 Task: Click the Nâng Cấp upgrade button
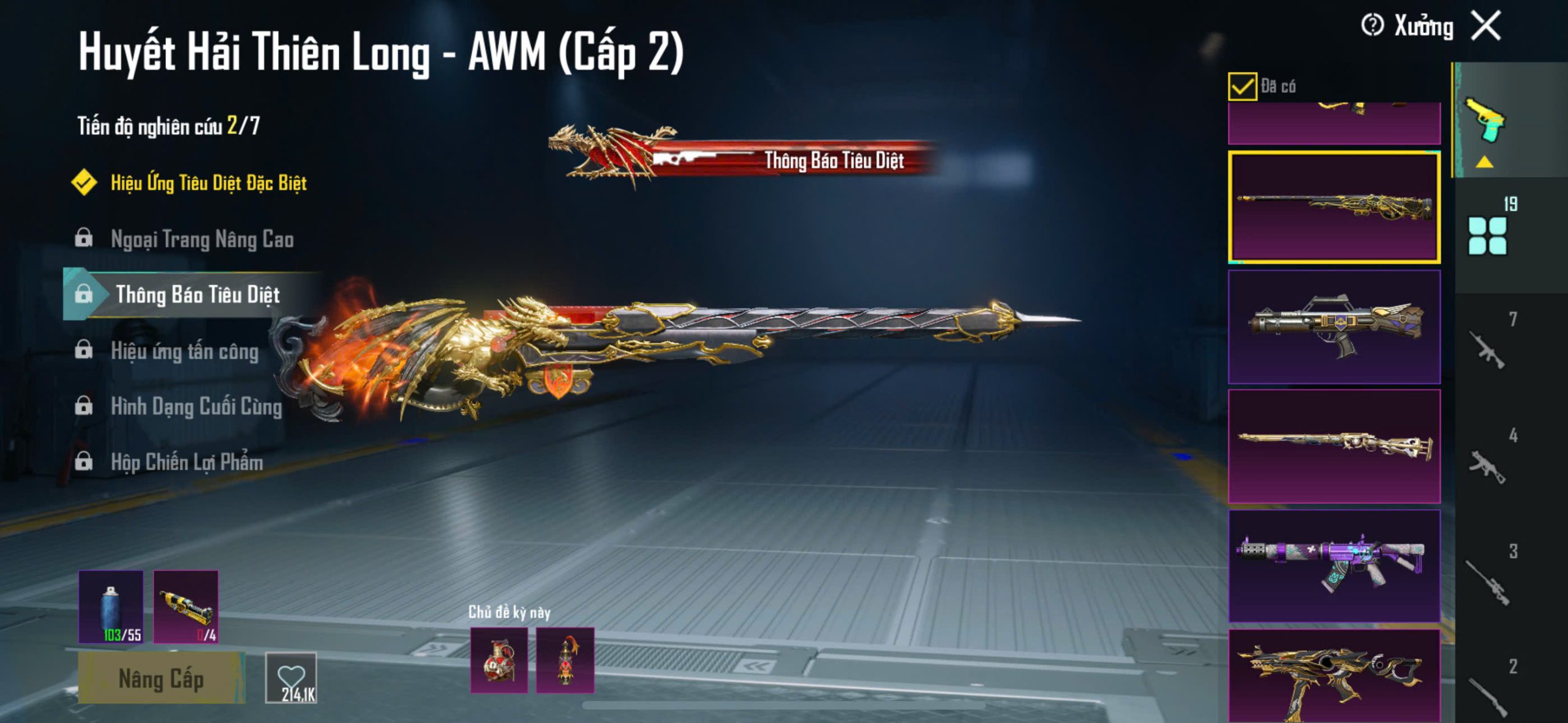161,679
